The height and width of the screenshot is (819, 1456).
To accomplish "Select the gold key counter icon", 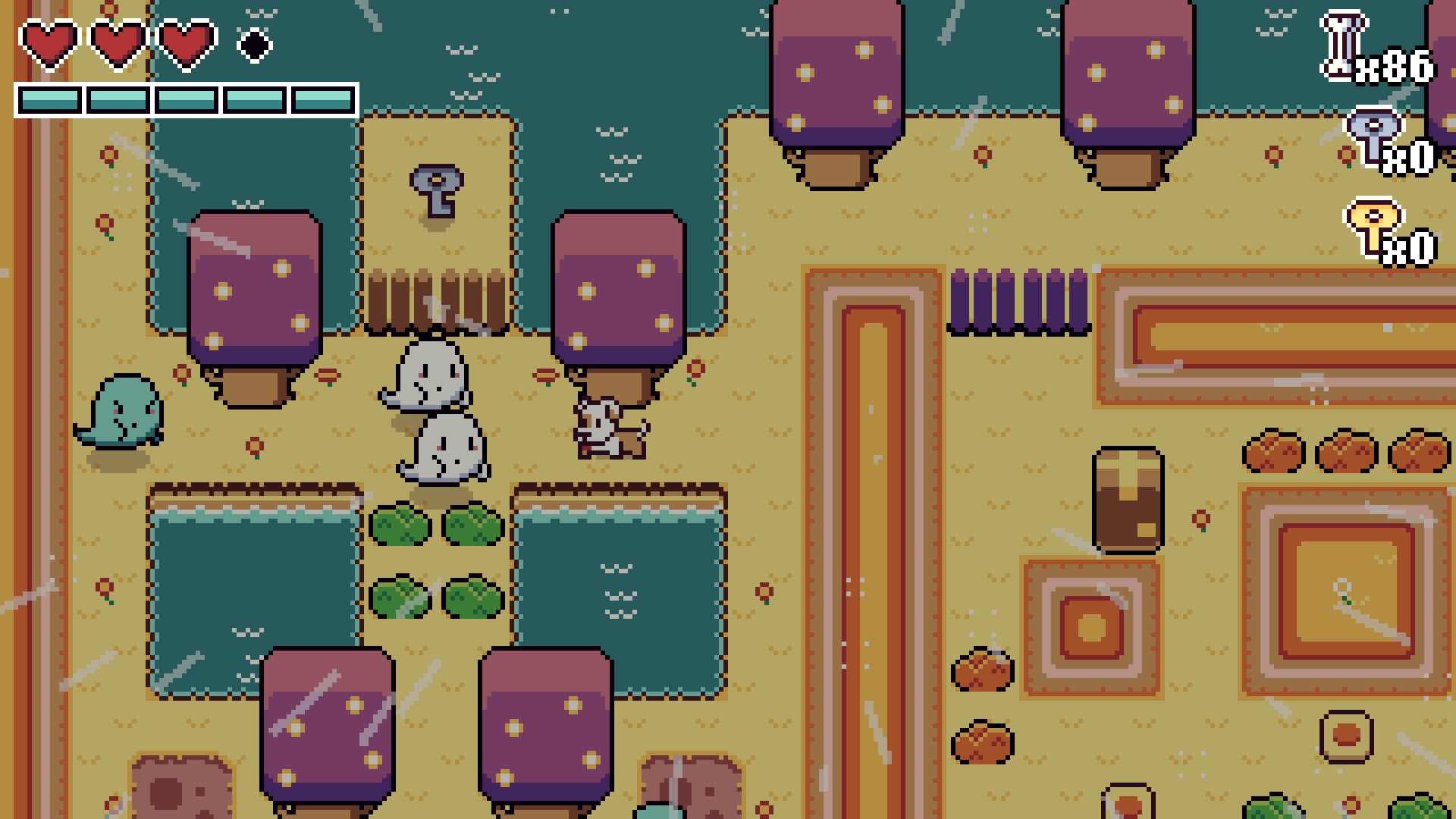I will pos(1373,227).
